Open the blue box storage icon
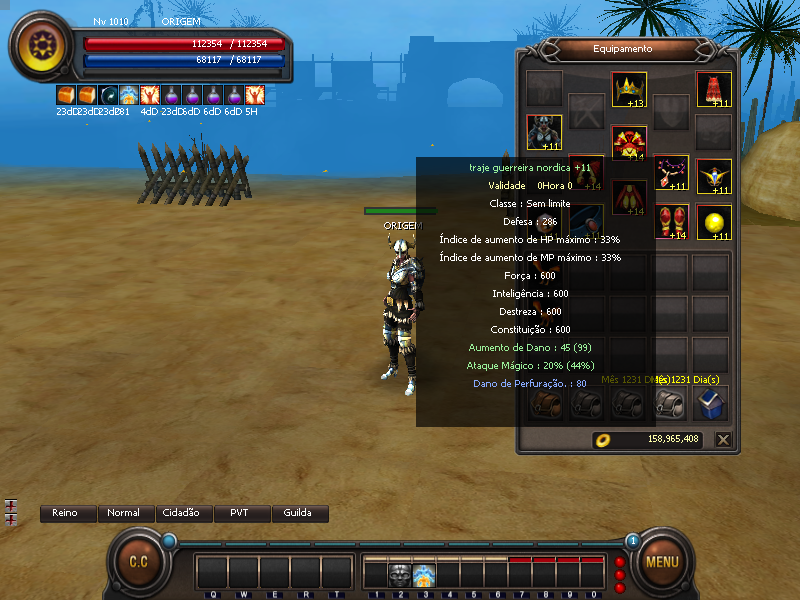The width and height of the screenshot is (800, 600). pyautogui.click(x=710, y=403)
